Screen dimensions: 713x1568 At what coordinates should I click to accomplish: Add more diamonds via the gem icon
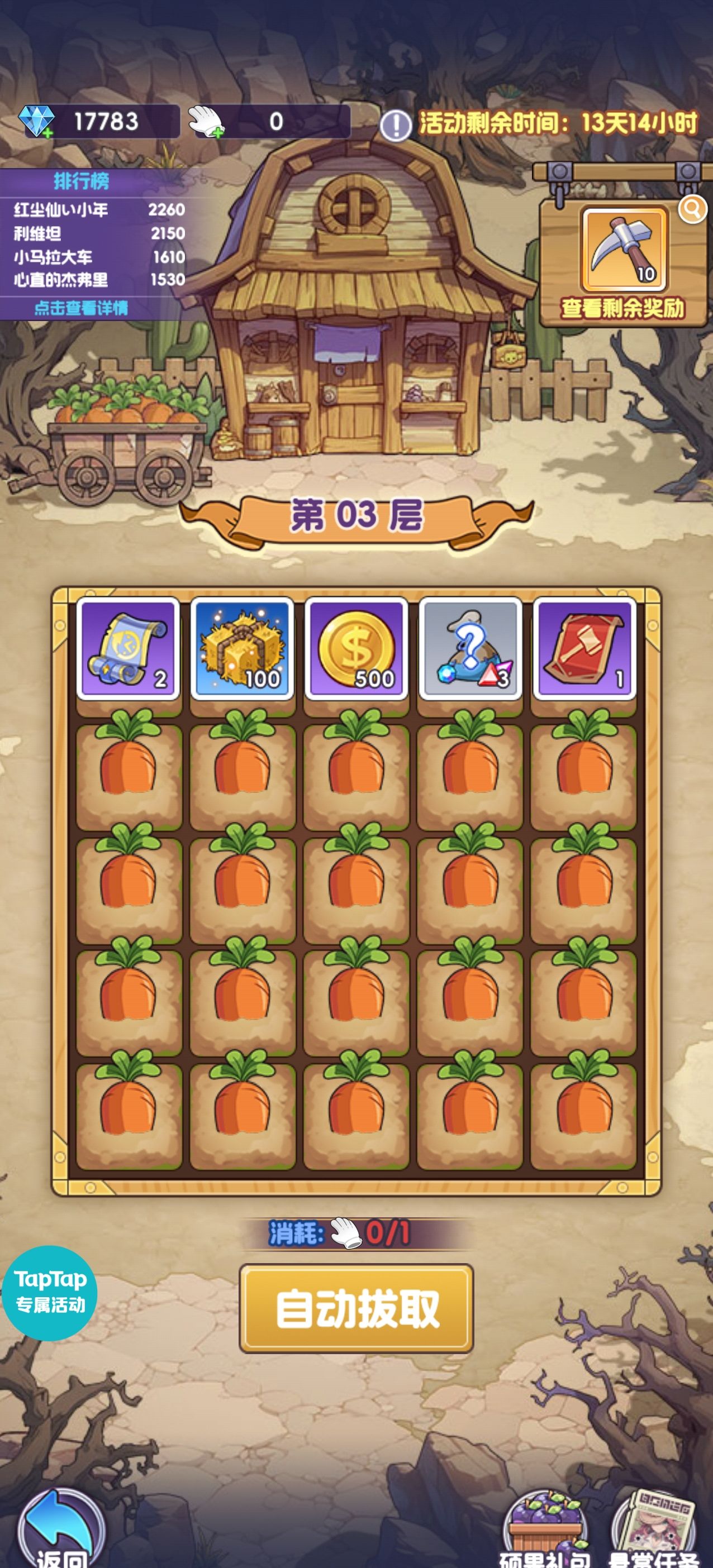pos(36,122)
